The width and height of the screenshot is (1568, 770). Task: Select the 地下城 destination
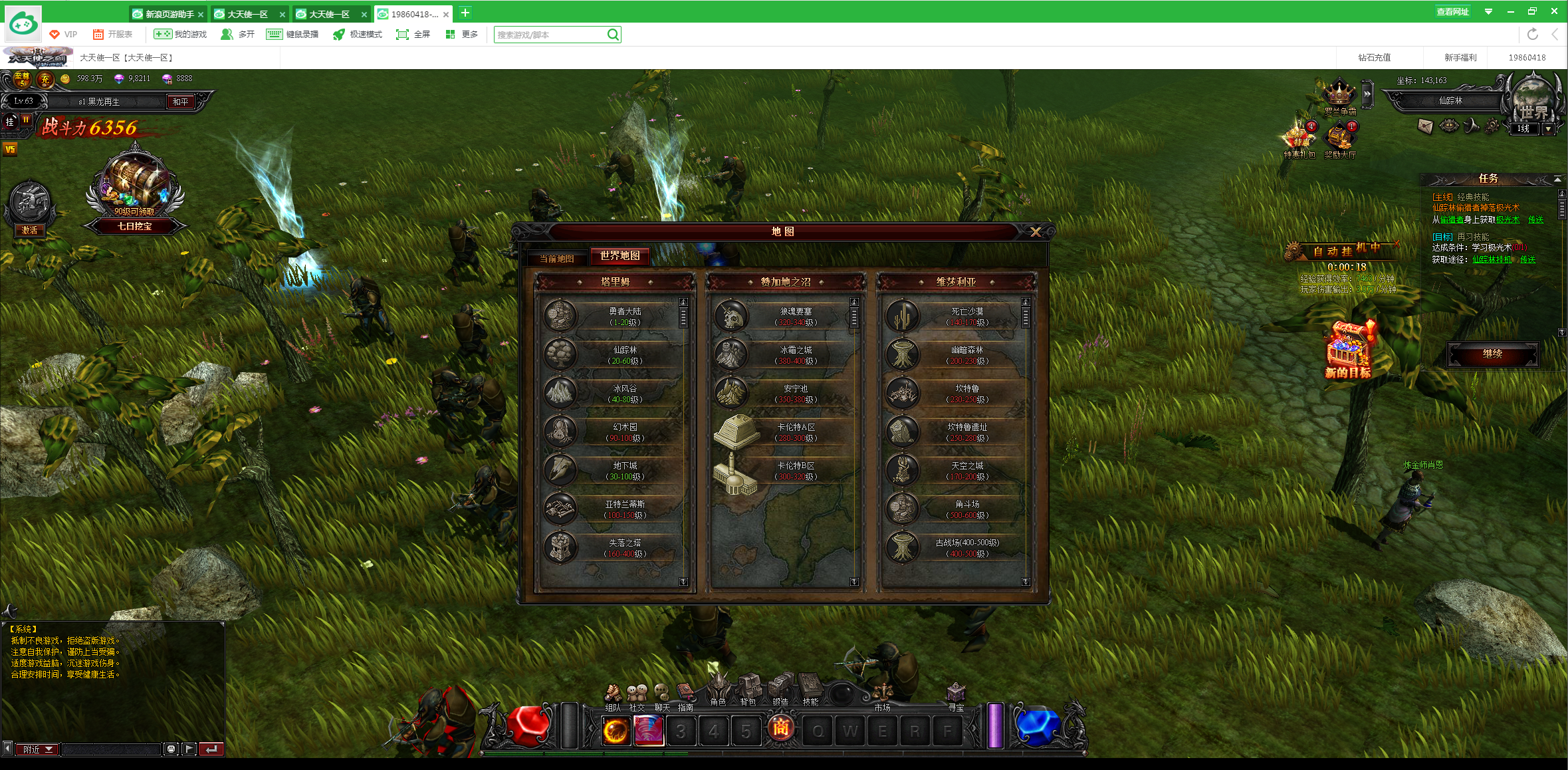point(615,470)
